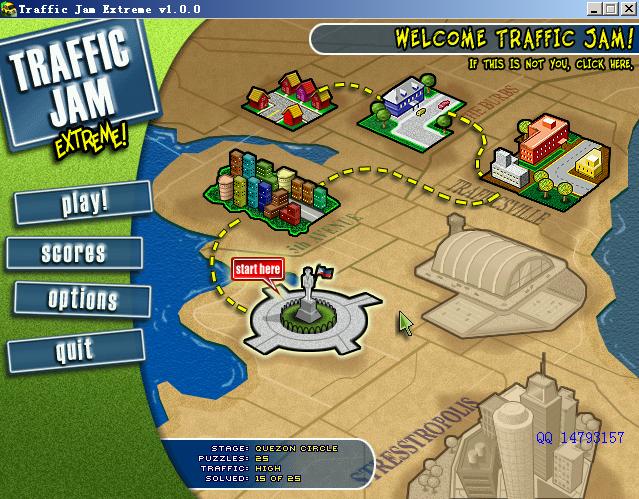Open the options menu
The width and height of the screenshot is (639, 499).
pyautogui.click(x=82, y=298)
